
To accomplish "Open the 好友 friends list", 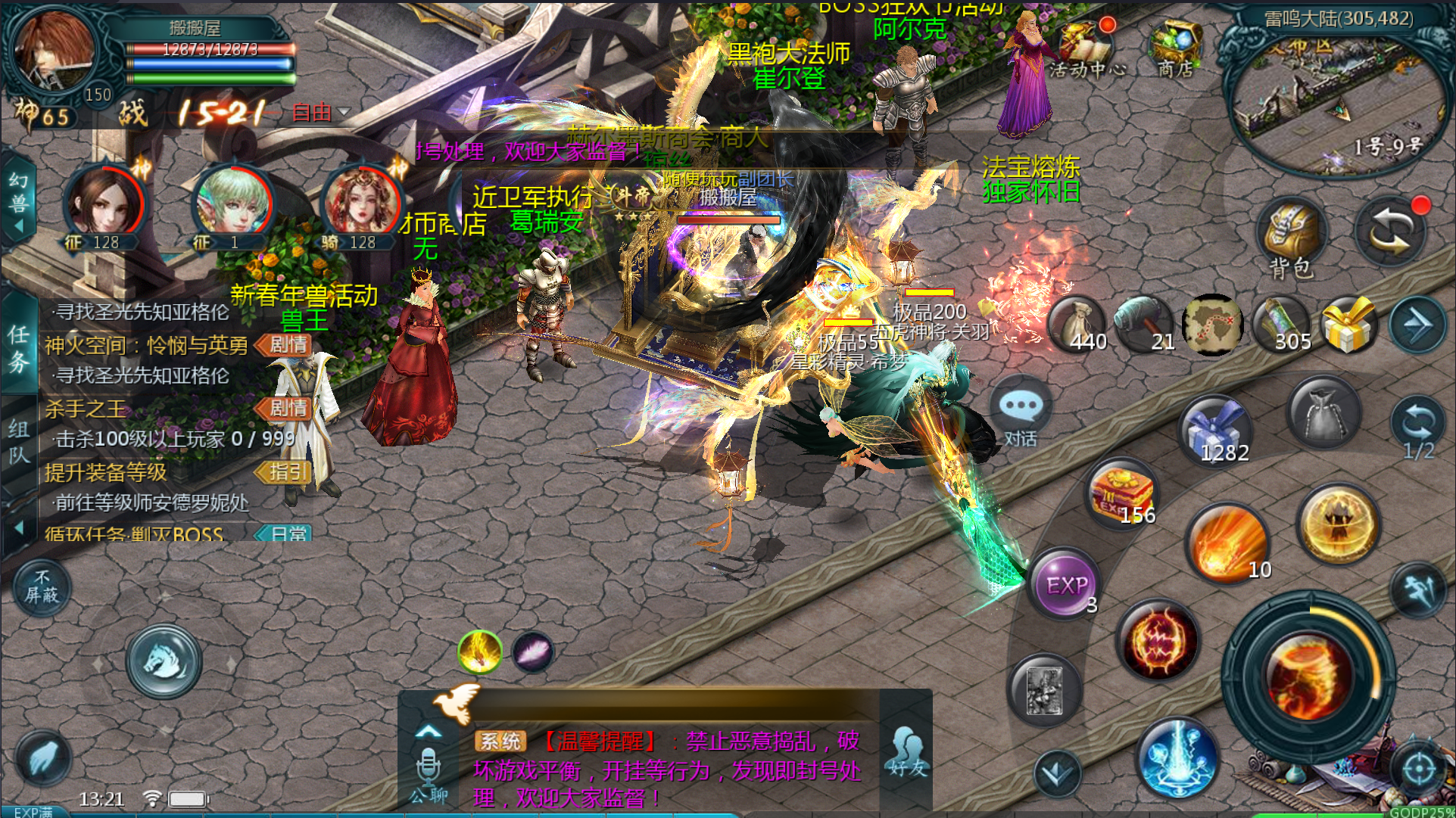I will (x=907, y=753).
